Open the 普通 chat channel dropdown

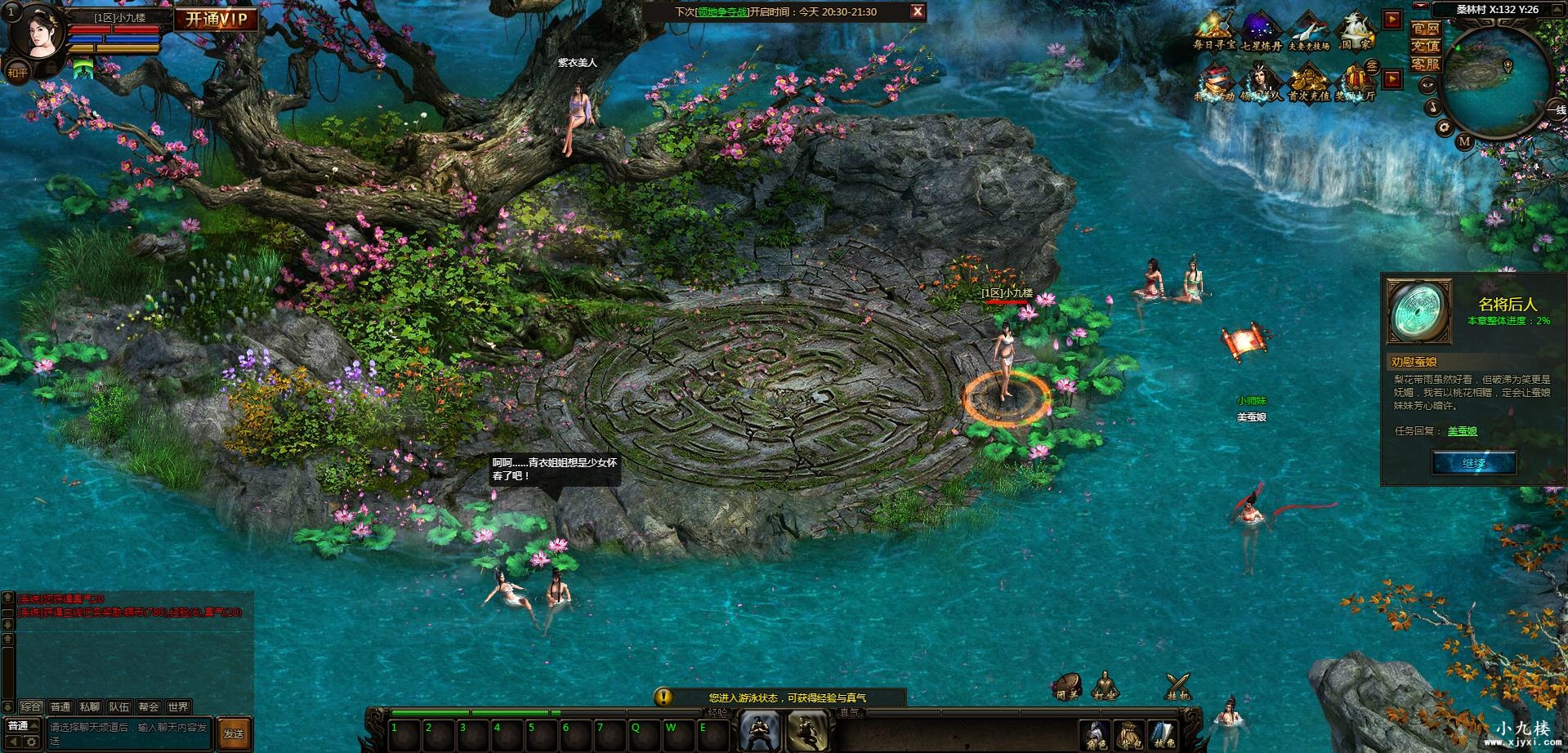(23, 726)
